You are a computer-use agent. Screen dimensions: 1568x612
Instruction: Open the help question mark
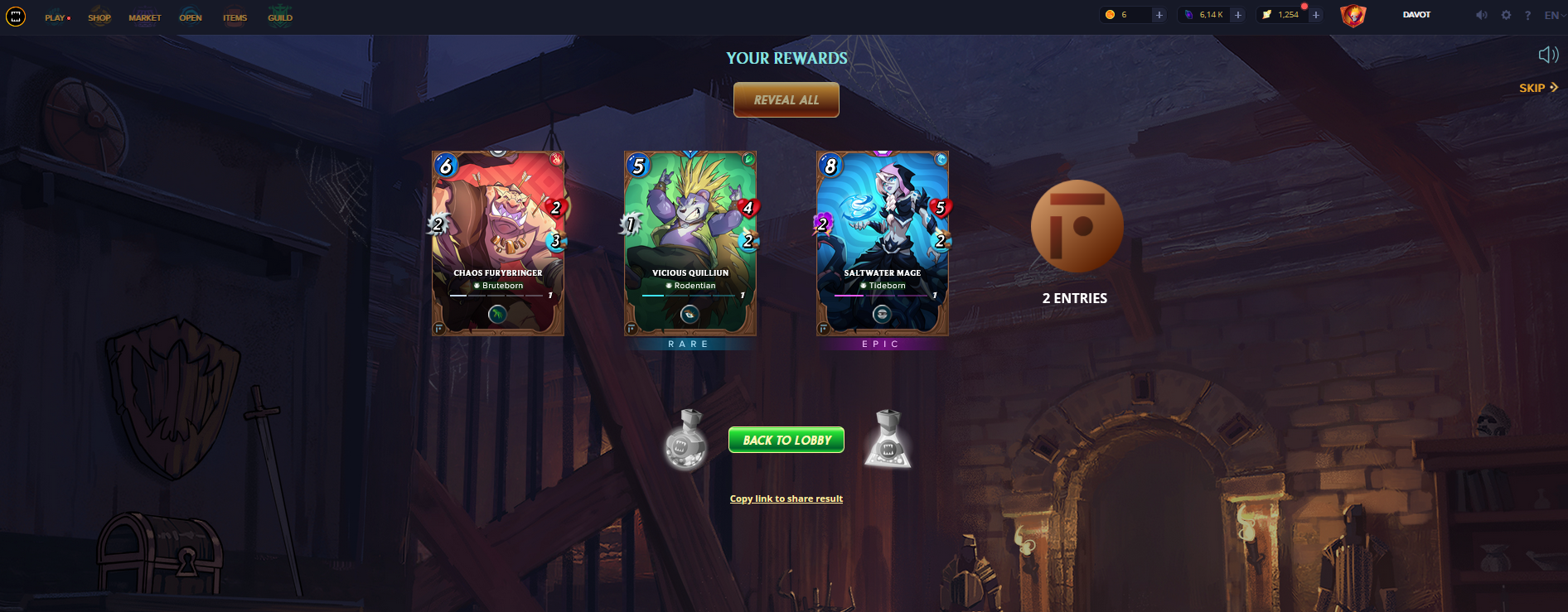1527,15
